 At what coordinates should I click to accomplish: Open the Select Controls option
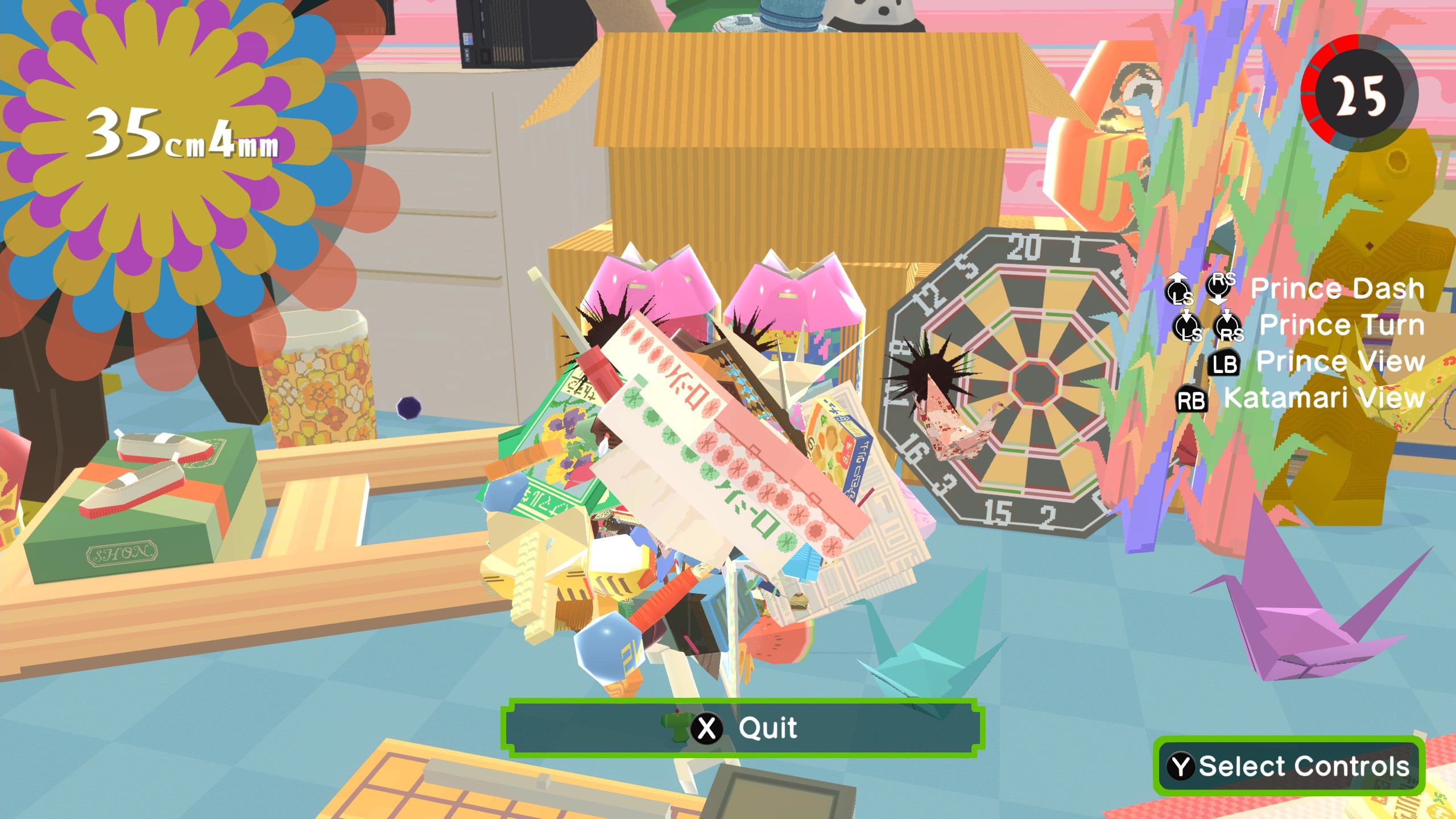1289,766
